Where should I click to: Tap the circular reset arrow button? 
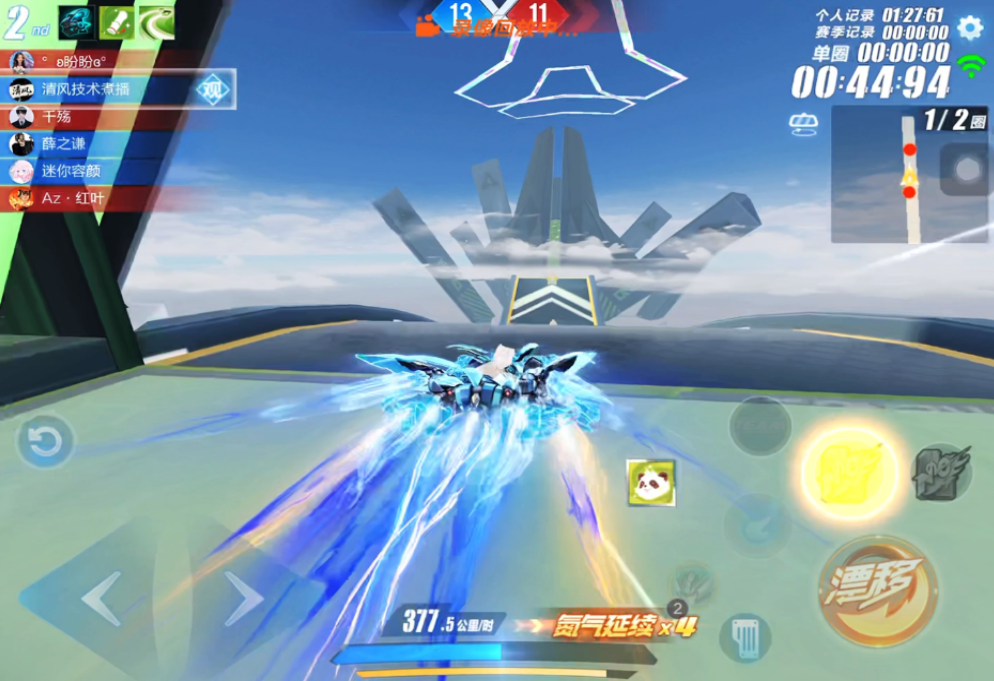(x=45, y=441)
